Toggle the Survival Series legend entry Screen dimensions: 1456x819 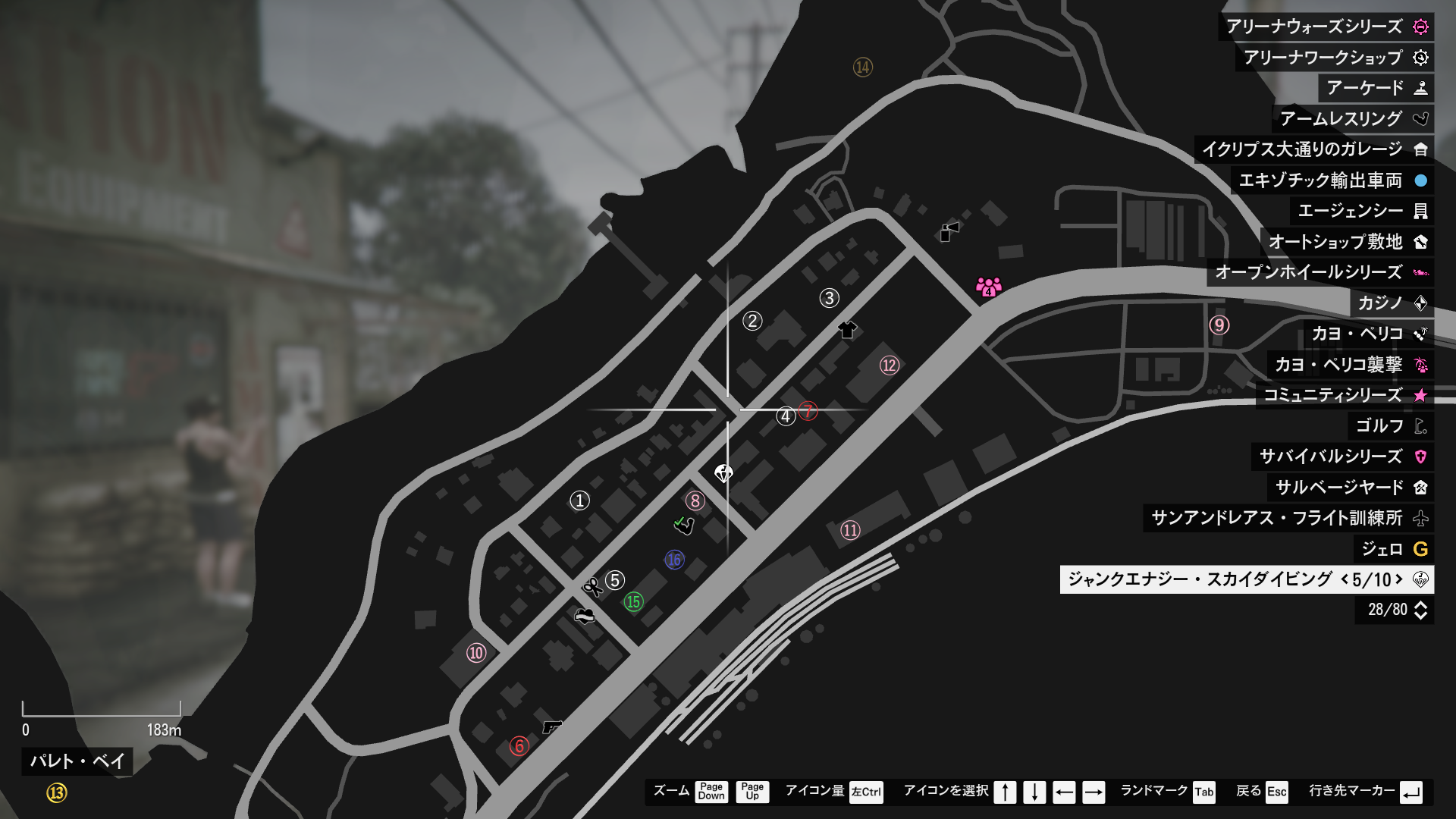tap(1422, 457)
